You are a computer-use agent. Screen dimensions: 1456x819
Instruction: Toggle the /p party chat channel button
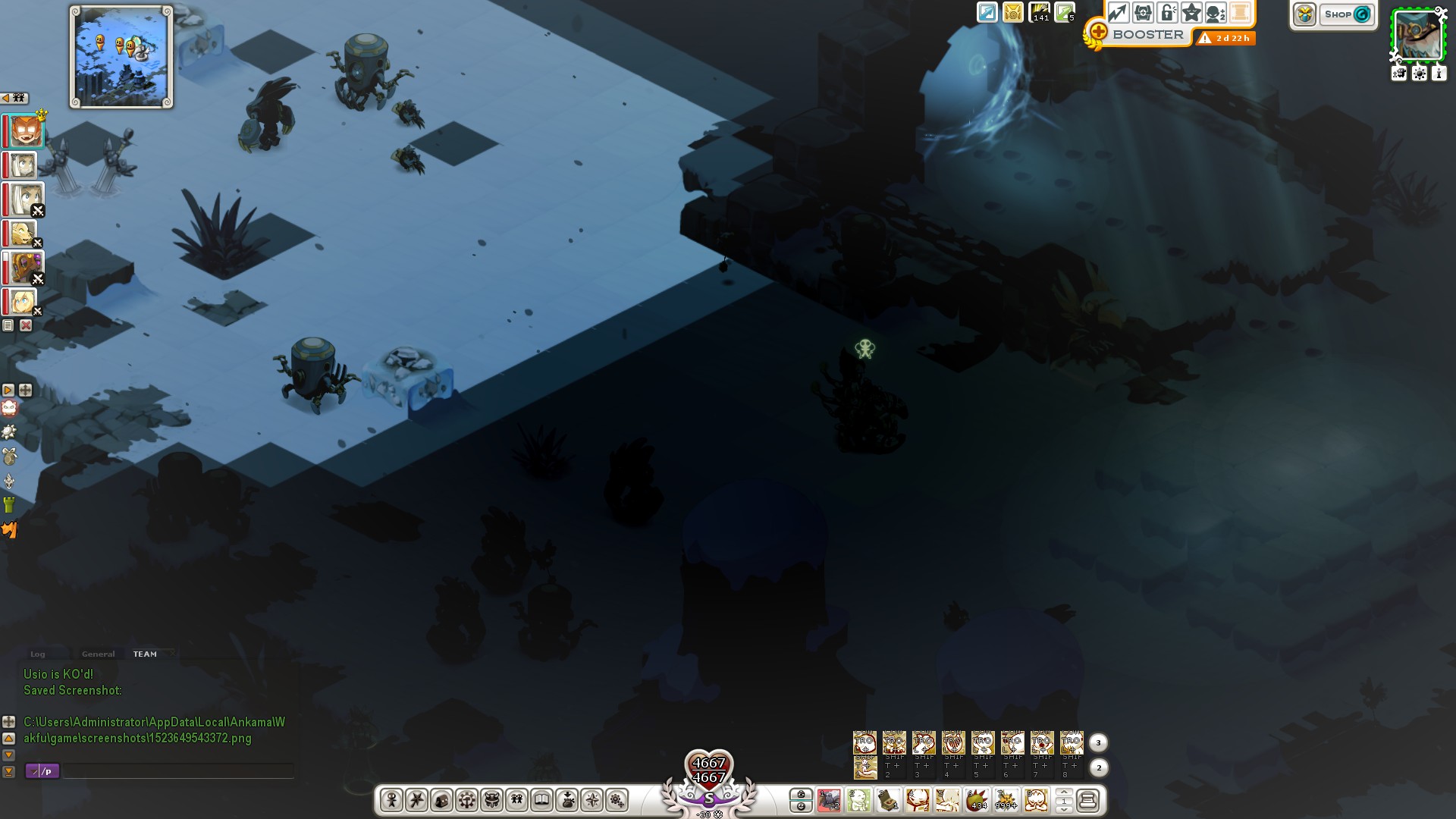[x=42, y=771]
